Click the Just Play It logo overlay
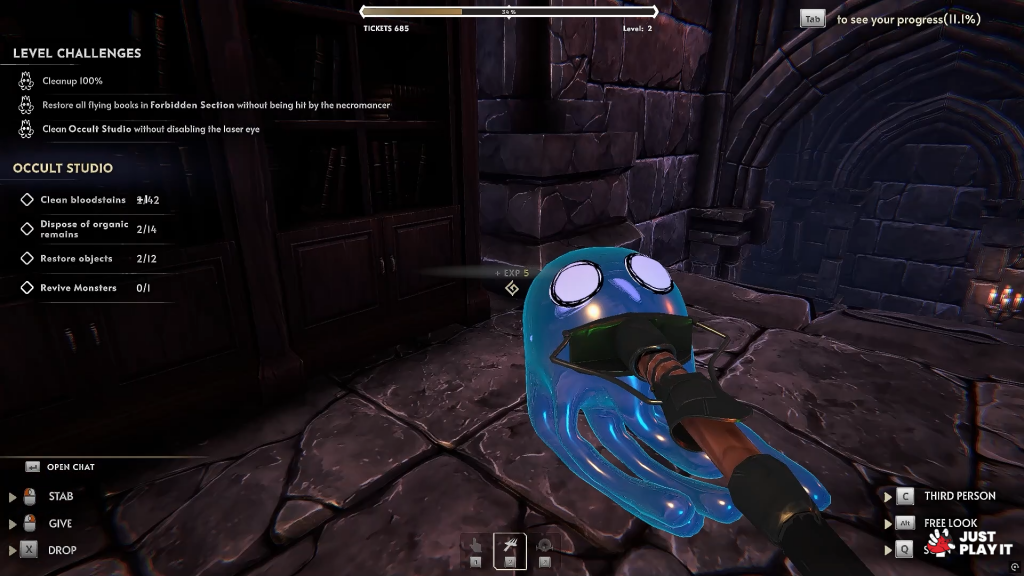Image resolution: width=1024 pixels, height=576 pixels. (x=968, y=542)
